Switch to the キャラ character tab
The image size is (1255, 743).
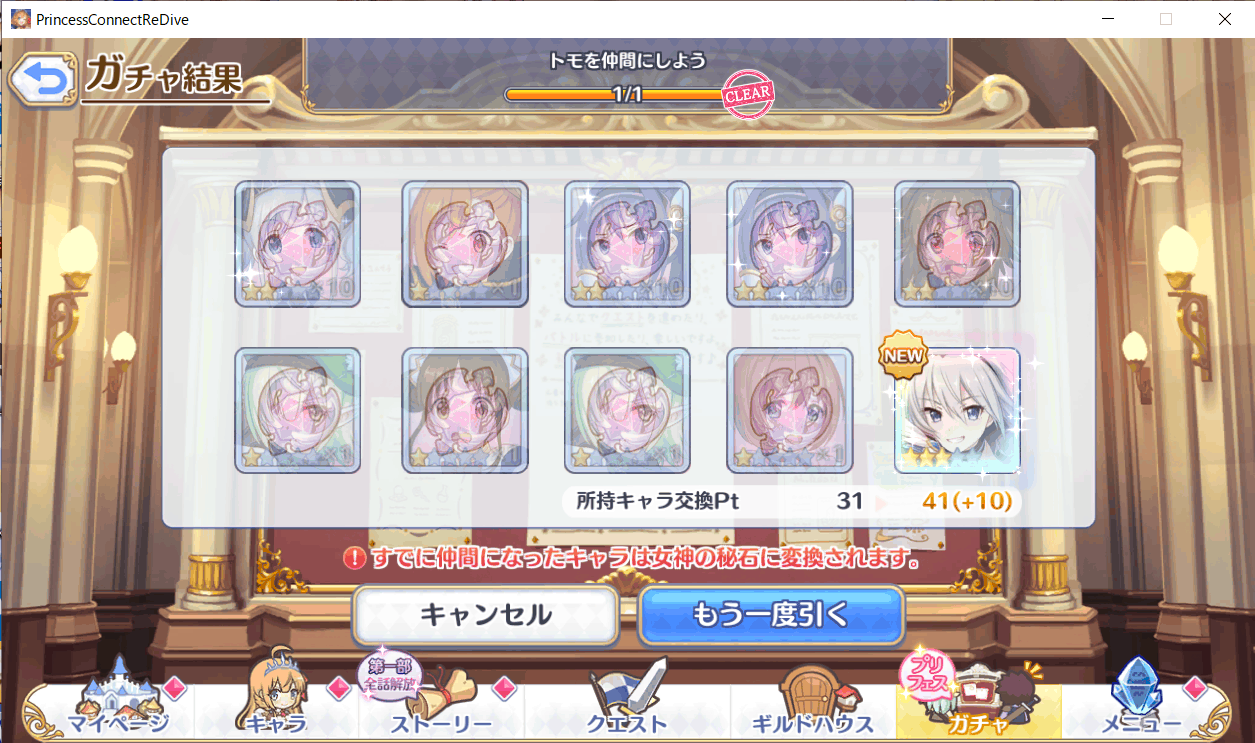pyautogui.click(x=276, y=705)
